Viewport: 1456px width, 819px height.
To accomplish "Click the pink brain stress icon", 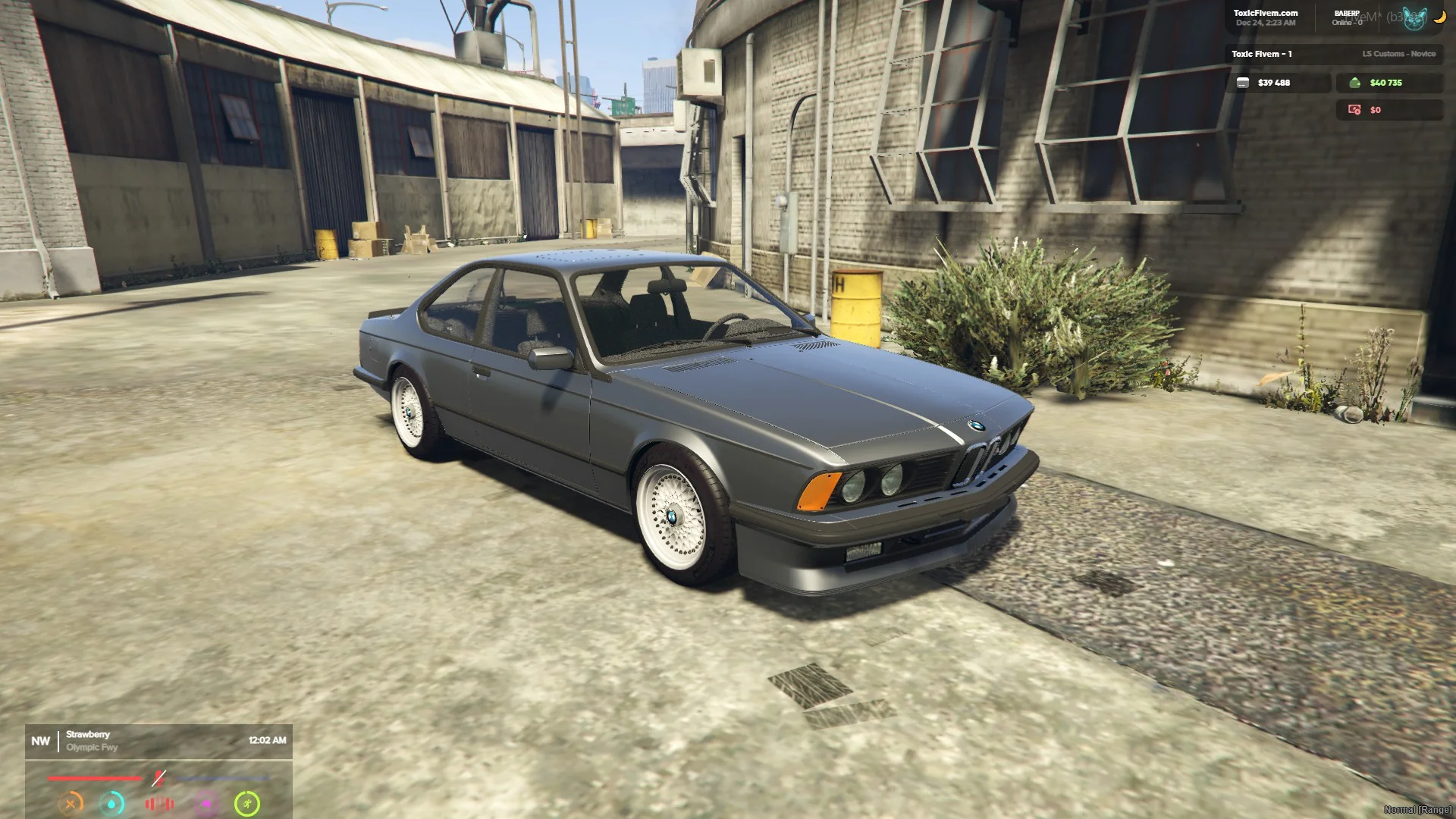I will 206,803.
